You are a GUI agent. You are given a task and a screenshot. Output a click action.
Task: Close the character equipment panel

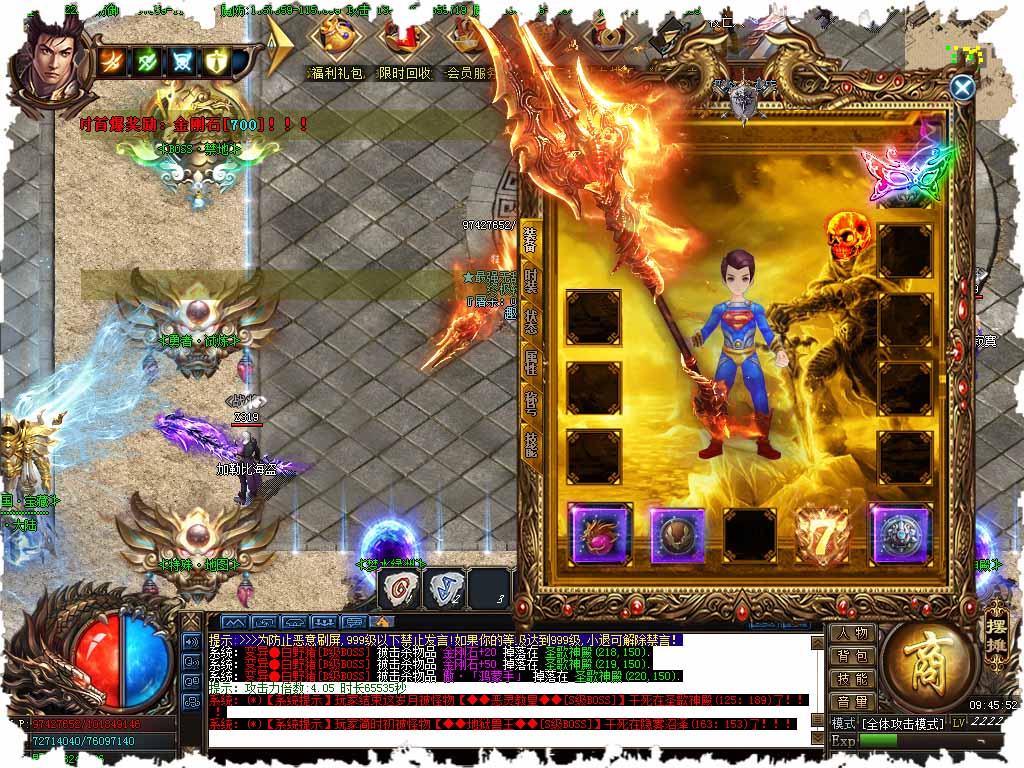pos(962,88)
